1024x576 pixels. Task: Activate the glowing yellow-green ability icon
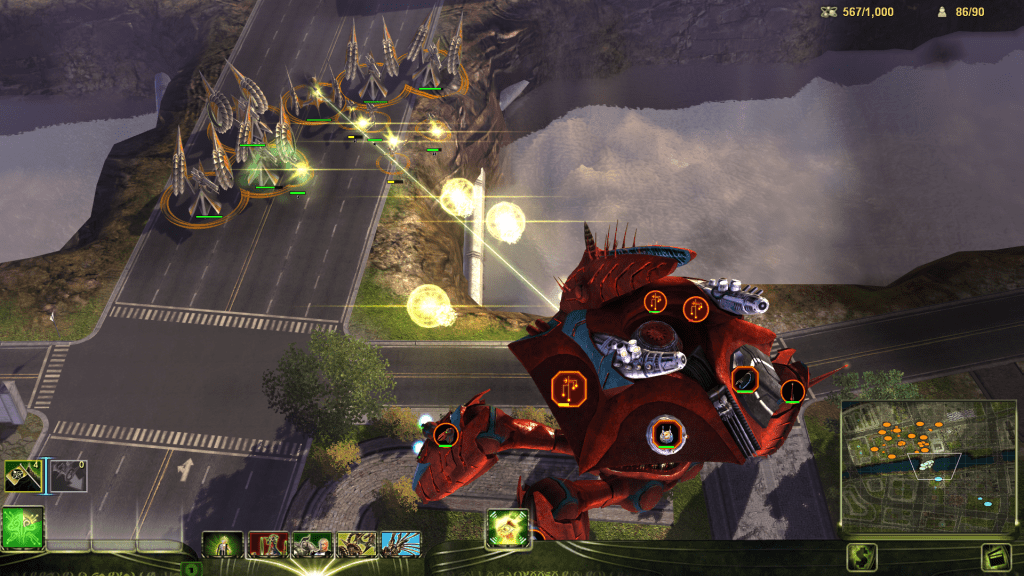tap(507, 527)
